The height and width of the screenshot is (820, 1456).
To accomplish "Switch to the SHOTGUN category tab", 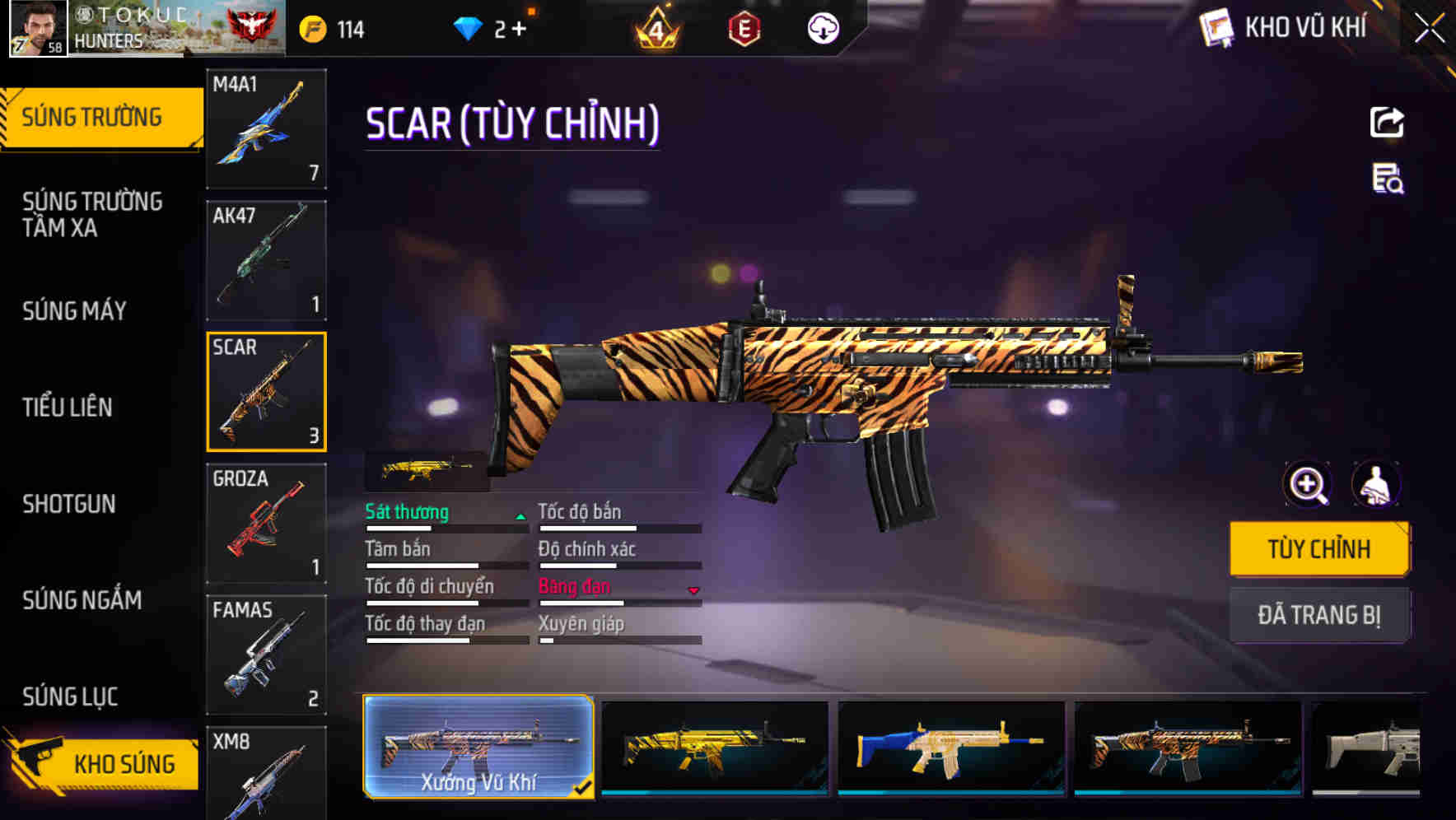I will pos(70,504).
